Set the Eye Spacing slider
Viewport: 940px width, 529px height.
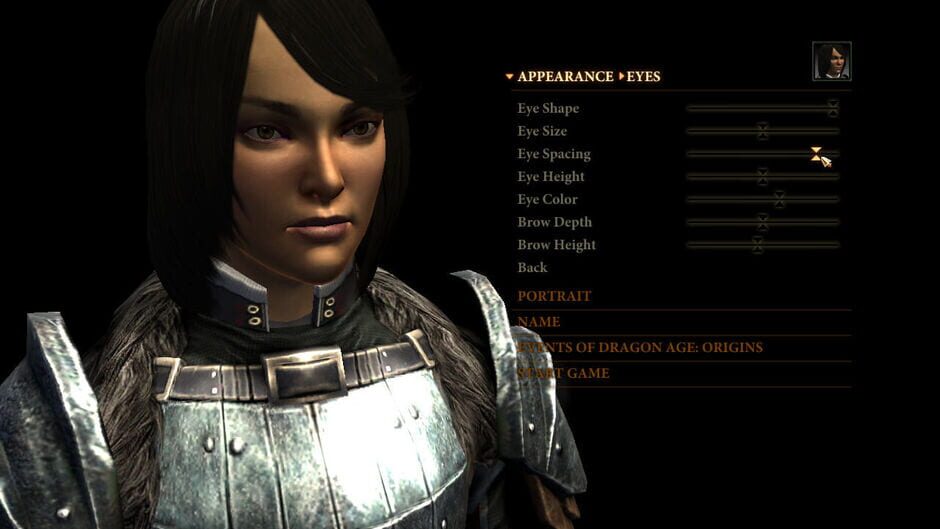pyautogui.click(x=816, y=154)
